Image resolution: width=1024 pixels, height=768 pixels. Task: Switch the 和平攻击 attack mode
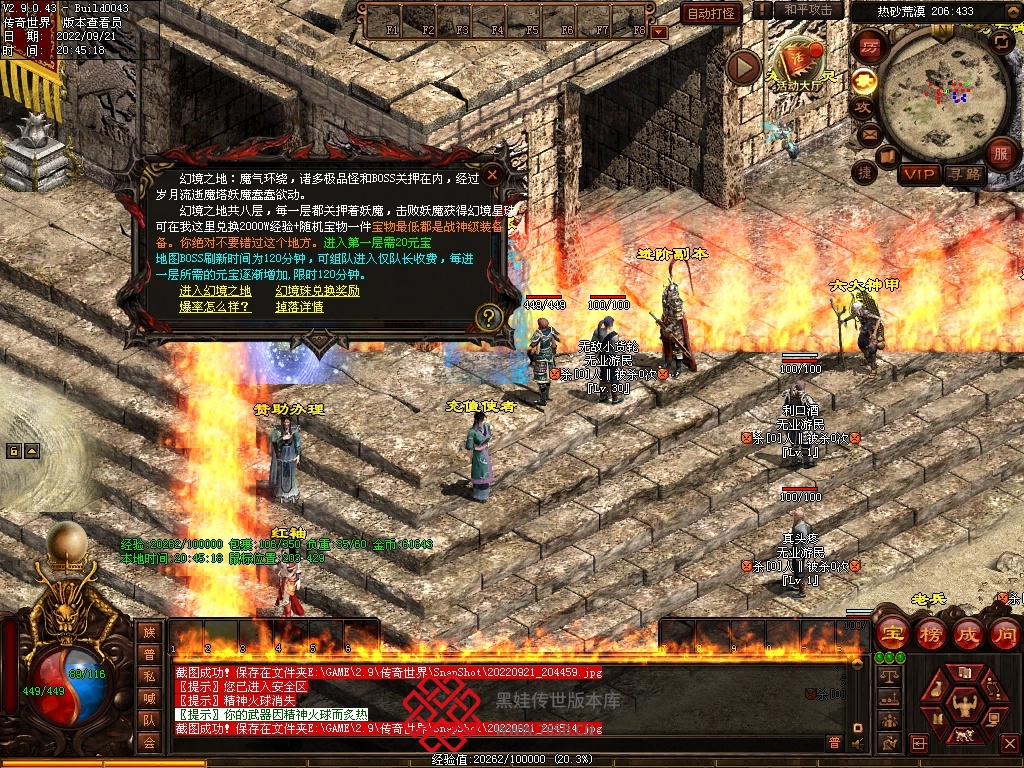(x=807, y=10)
